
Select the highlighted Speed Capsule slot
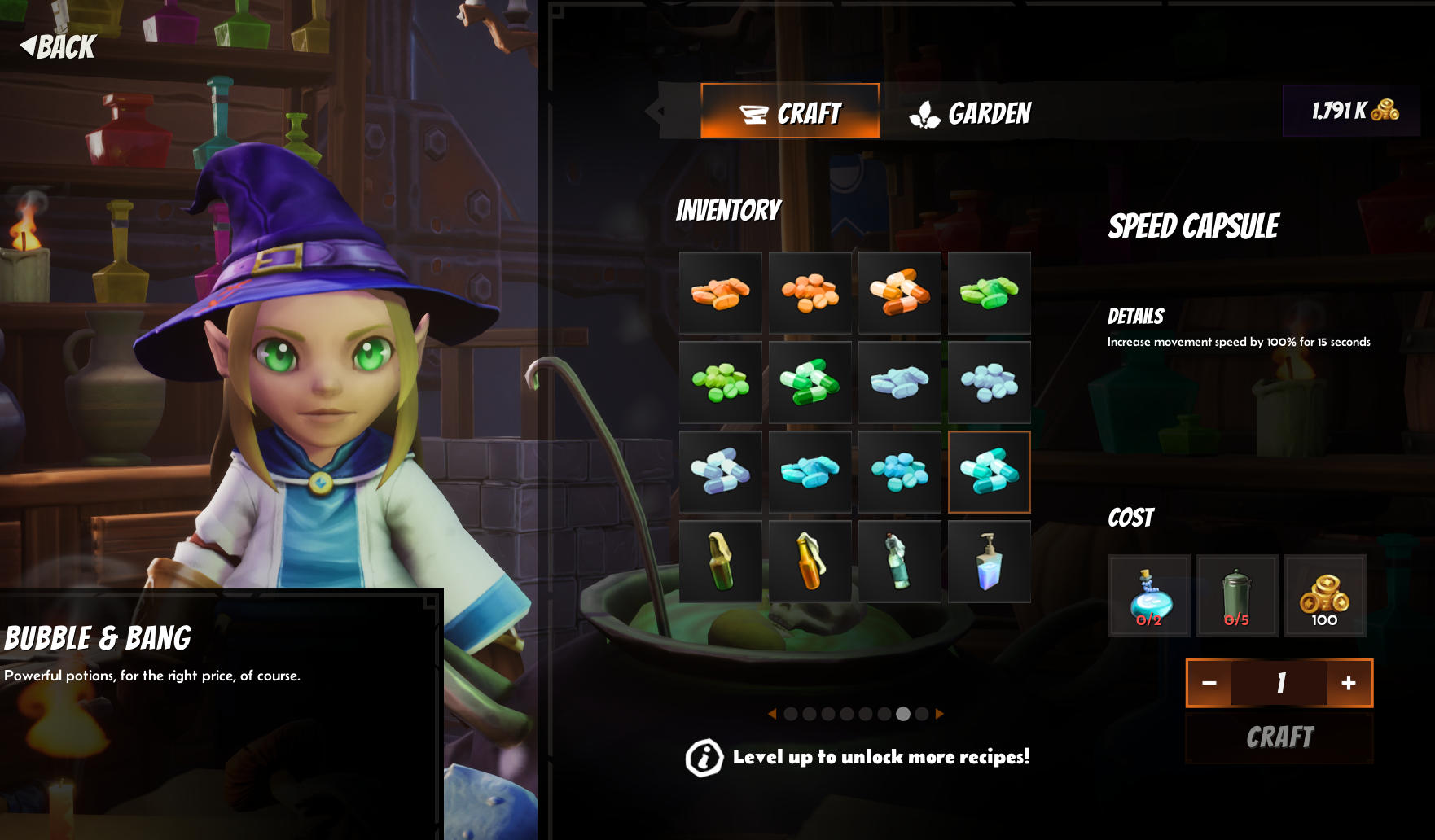pos(989,472)
